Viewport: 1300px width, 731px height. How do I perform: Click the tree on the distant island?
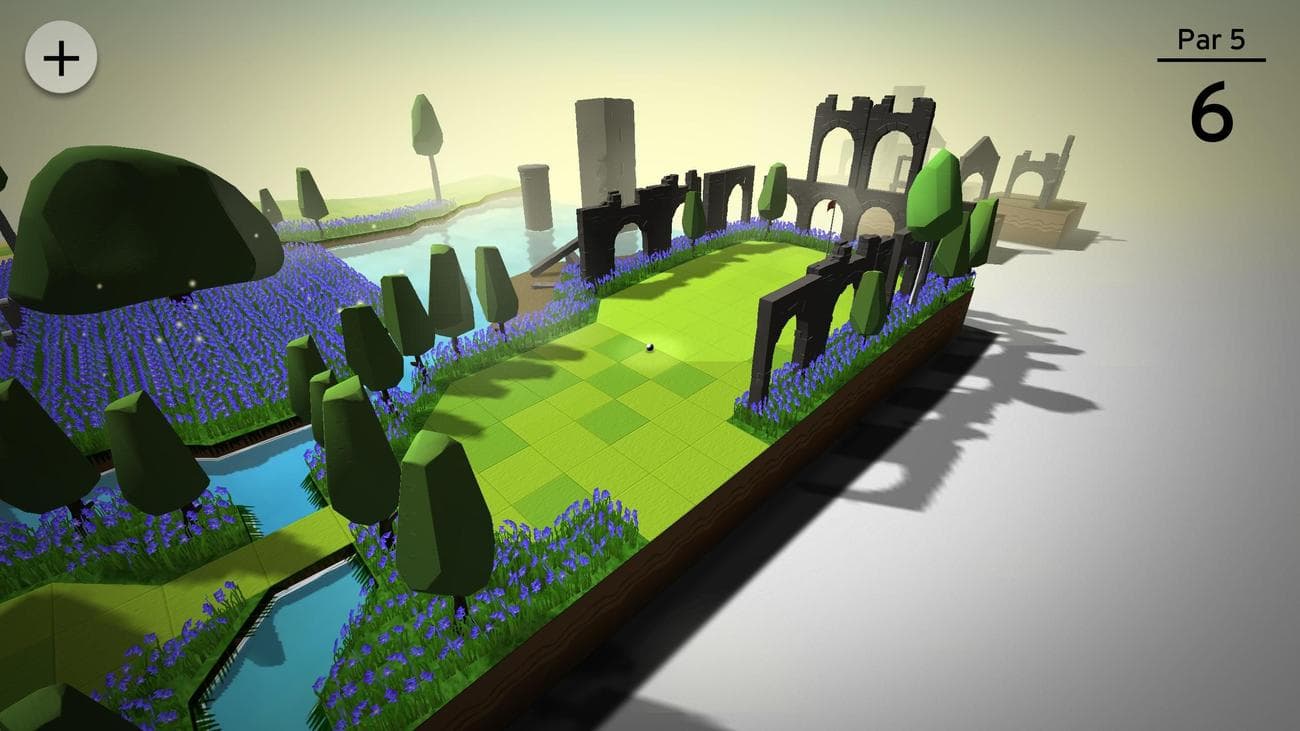point(427,124)
